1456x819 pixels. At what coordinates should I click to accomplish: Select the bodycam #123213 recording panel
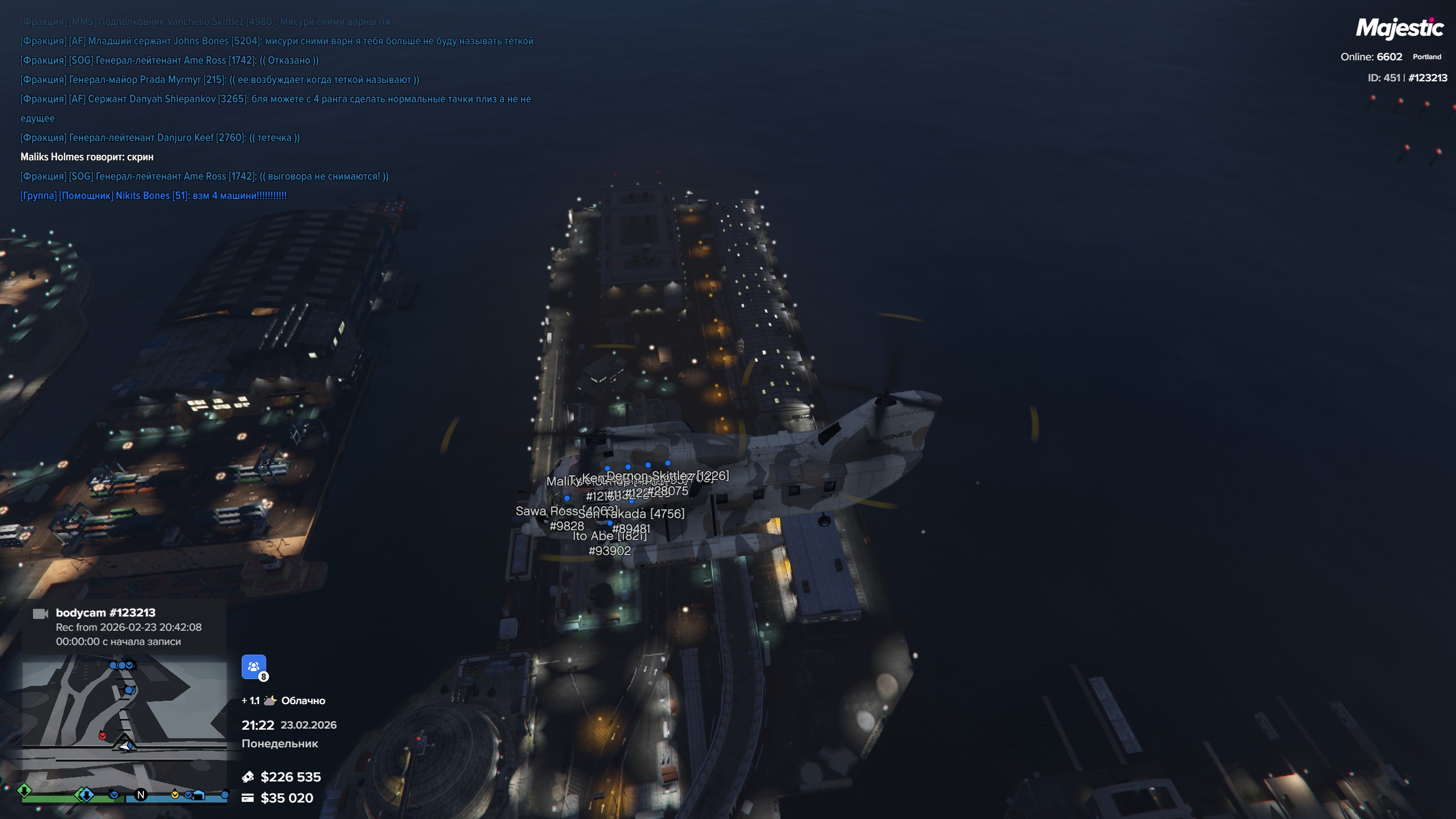tap(124, 627)
